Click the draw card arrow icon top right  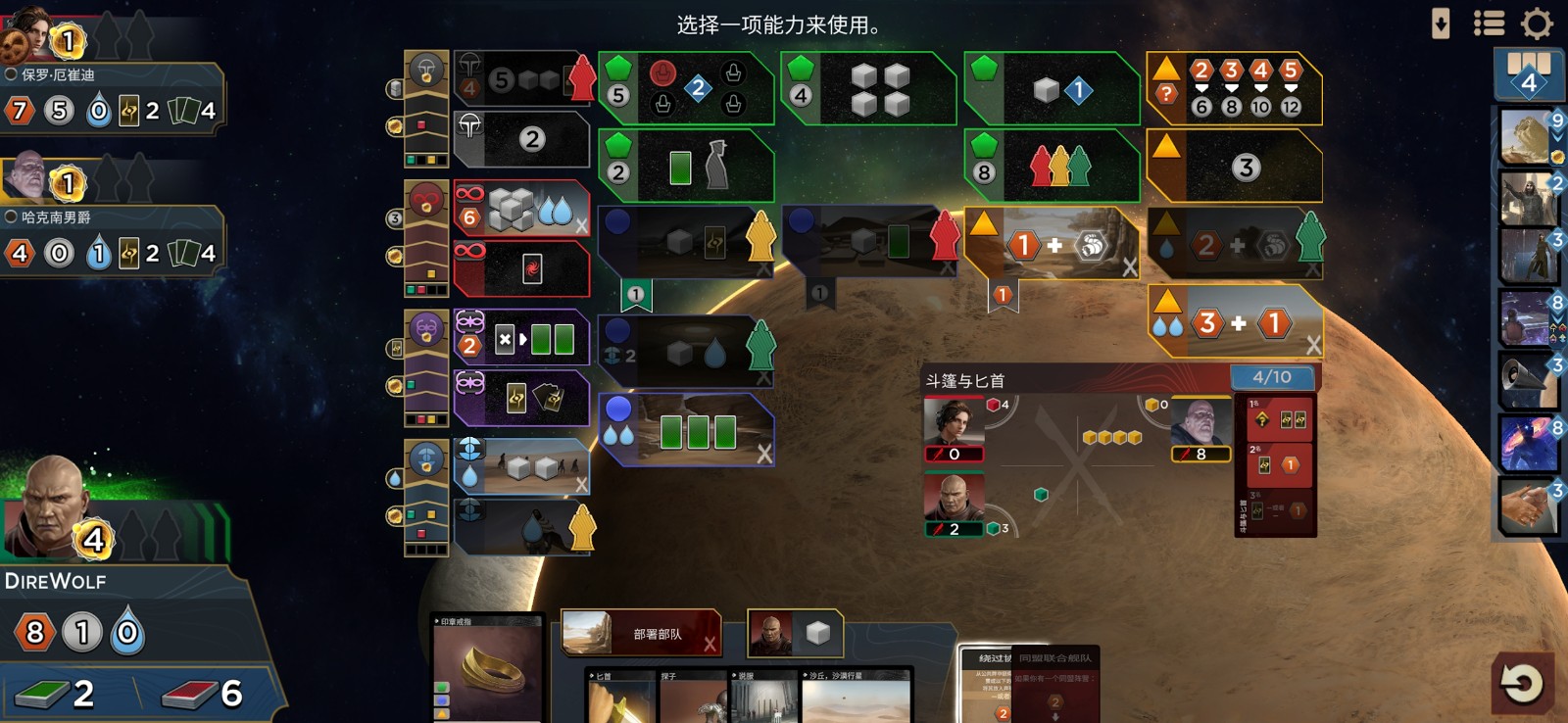coord(1441,22)
